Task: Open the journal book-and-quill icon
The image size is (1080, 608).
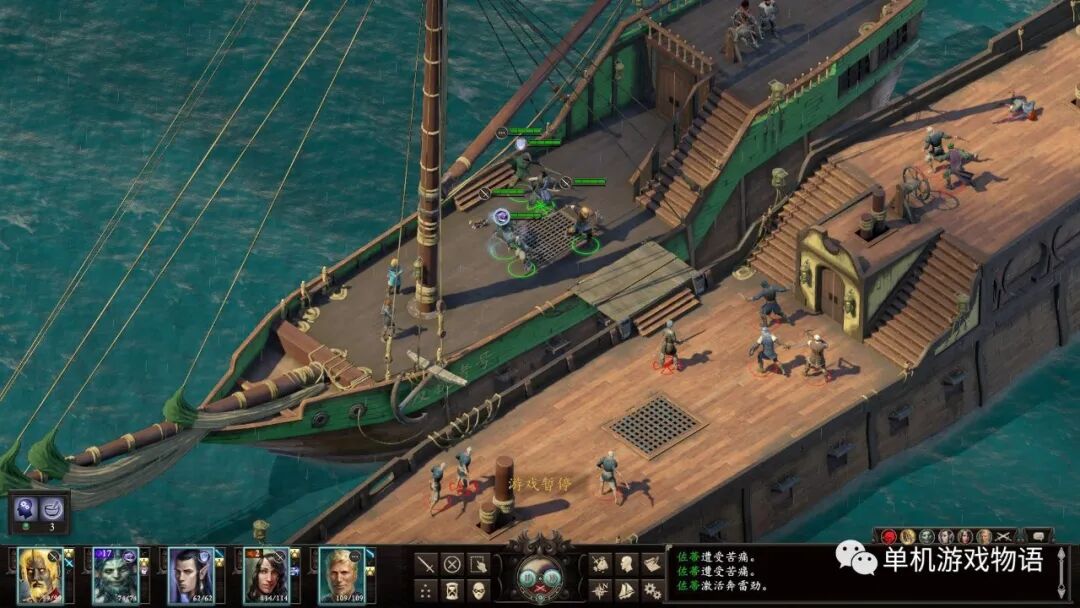Action: (652, 565)
